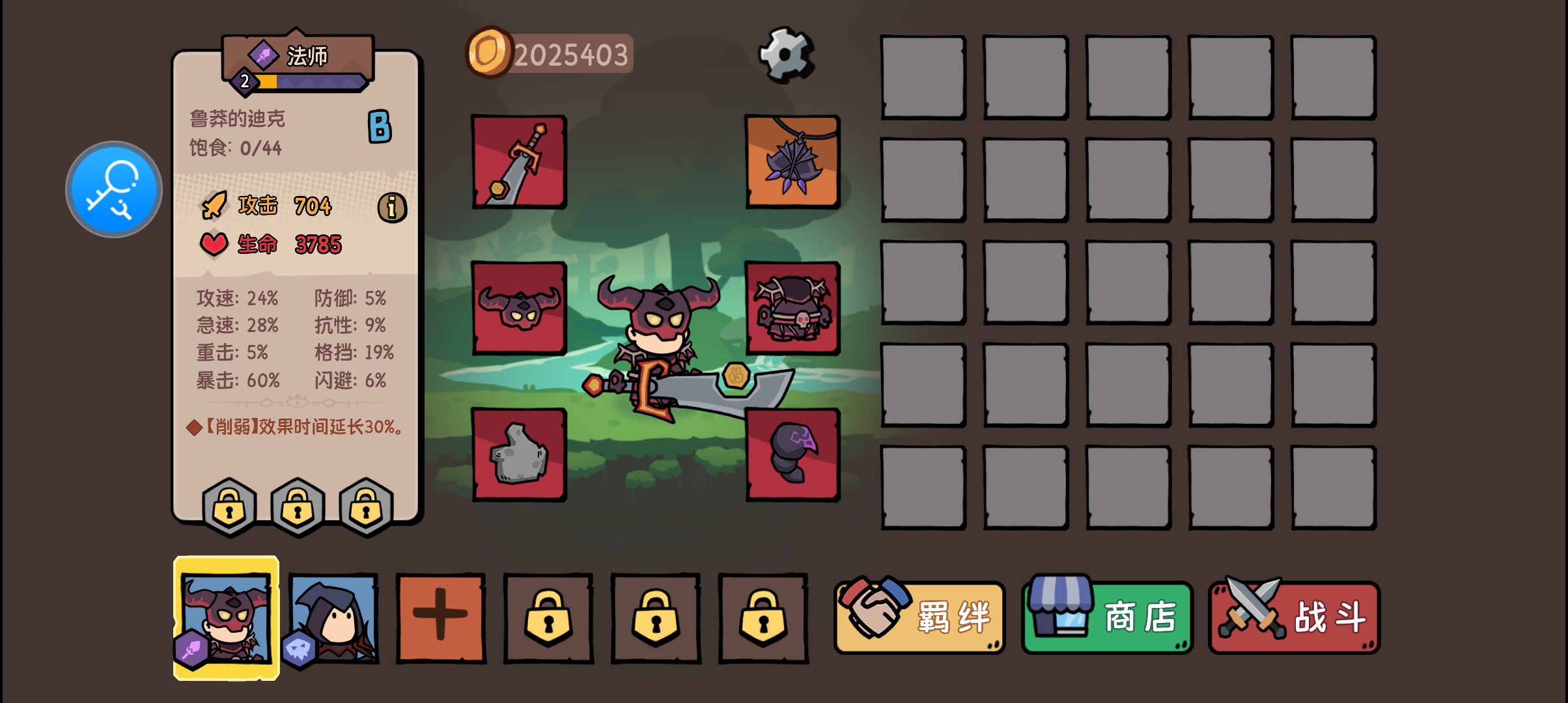
Task: Show attack stat info details
Action: point(392,208)
